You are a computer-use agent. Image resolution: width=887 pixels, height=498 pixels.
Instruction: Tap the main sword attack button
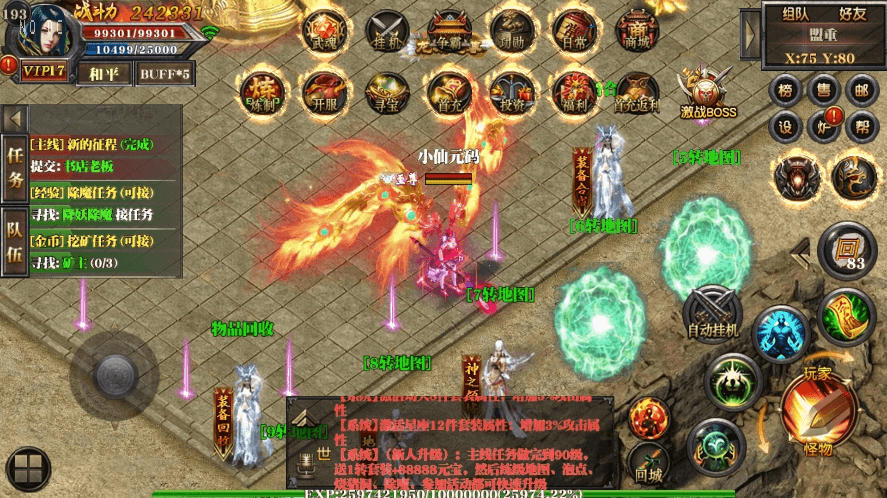(817, 410)
